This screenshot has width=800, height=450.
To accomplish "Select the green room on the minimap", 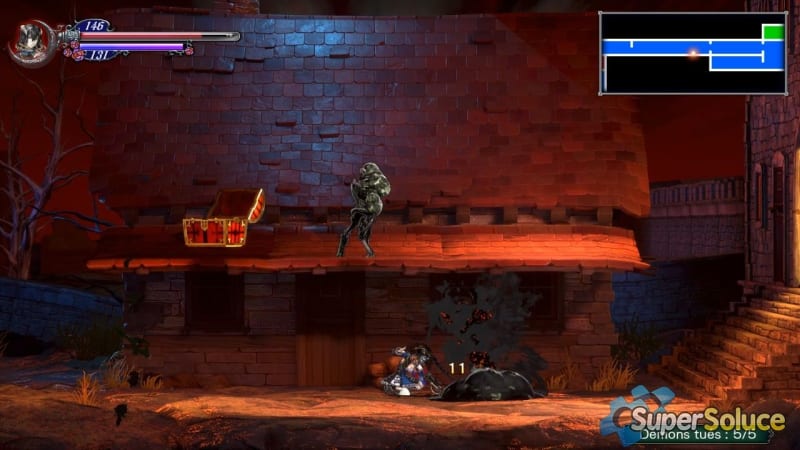I will click(773, 32).
